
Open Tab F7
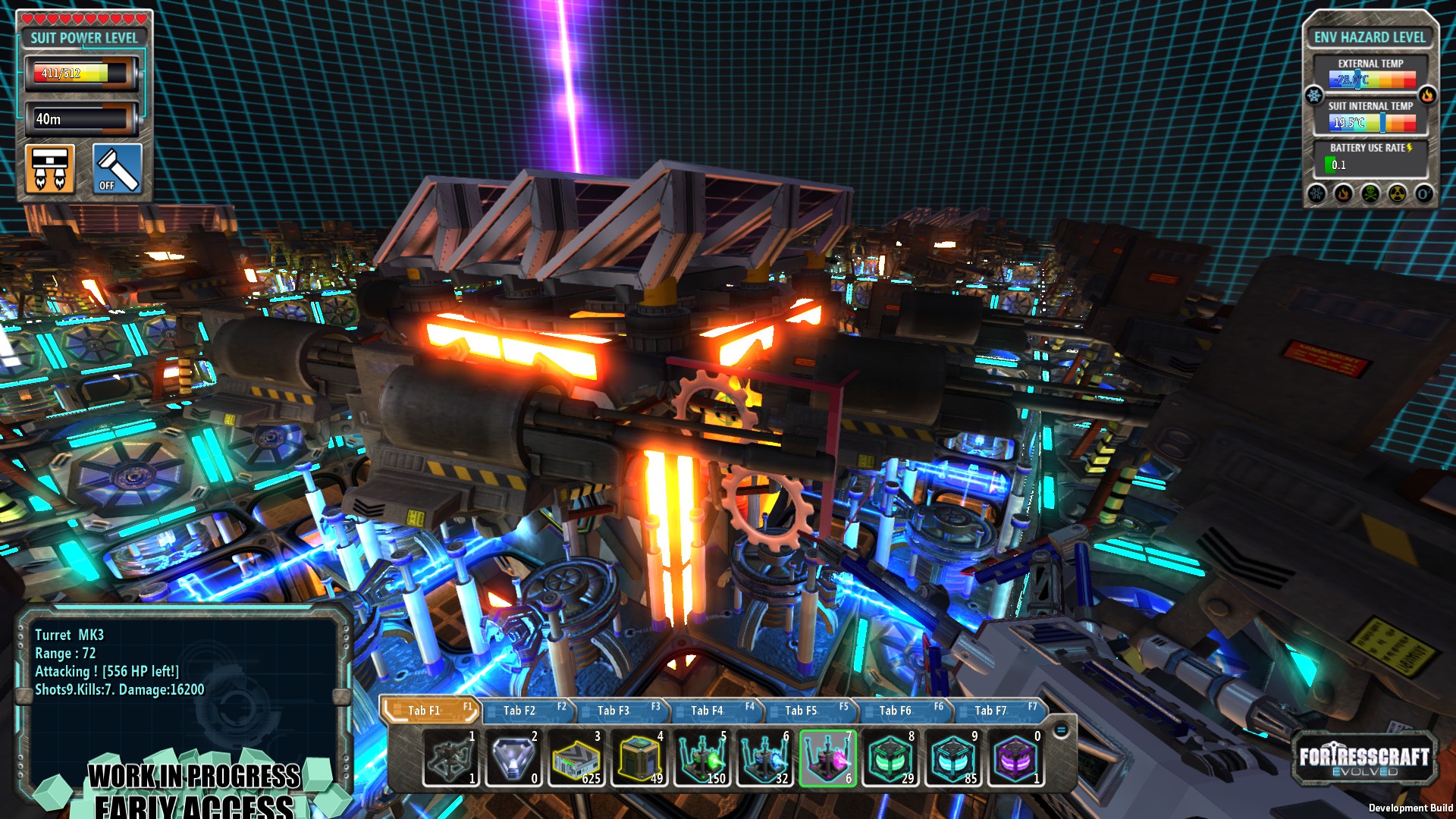tap(989, 711)
